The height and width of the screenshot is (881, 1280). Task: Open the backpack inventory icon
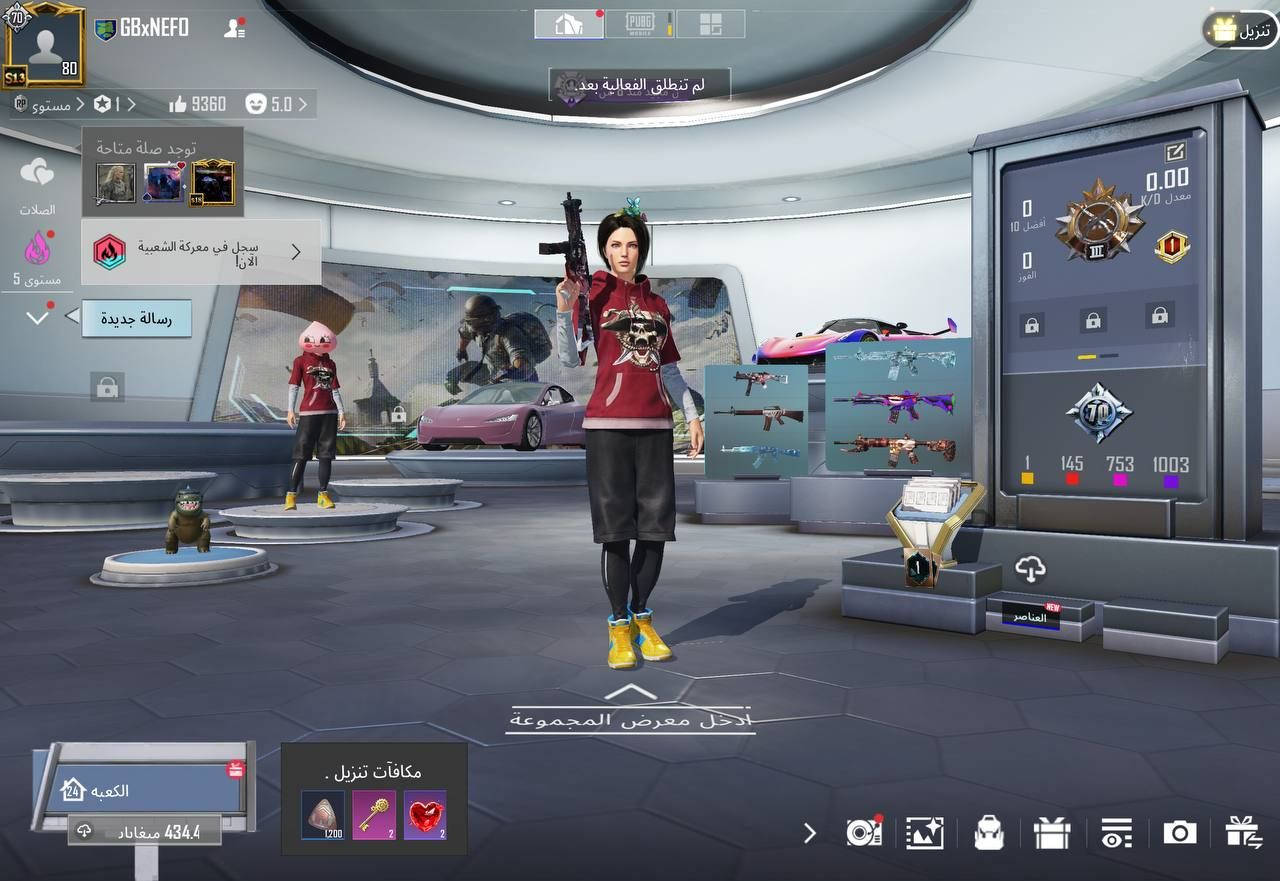coord(989,833)
